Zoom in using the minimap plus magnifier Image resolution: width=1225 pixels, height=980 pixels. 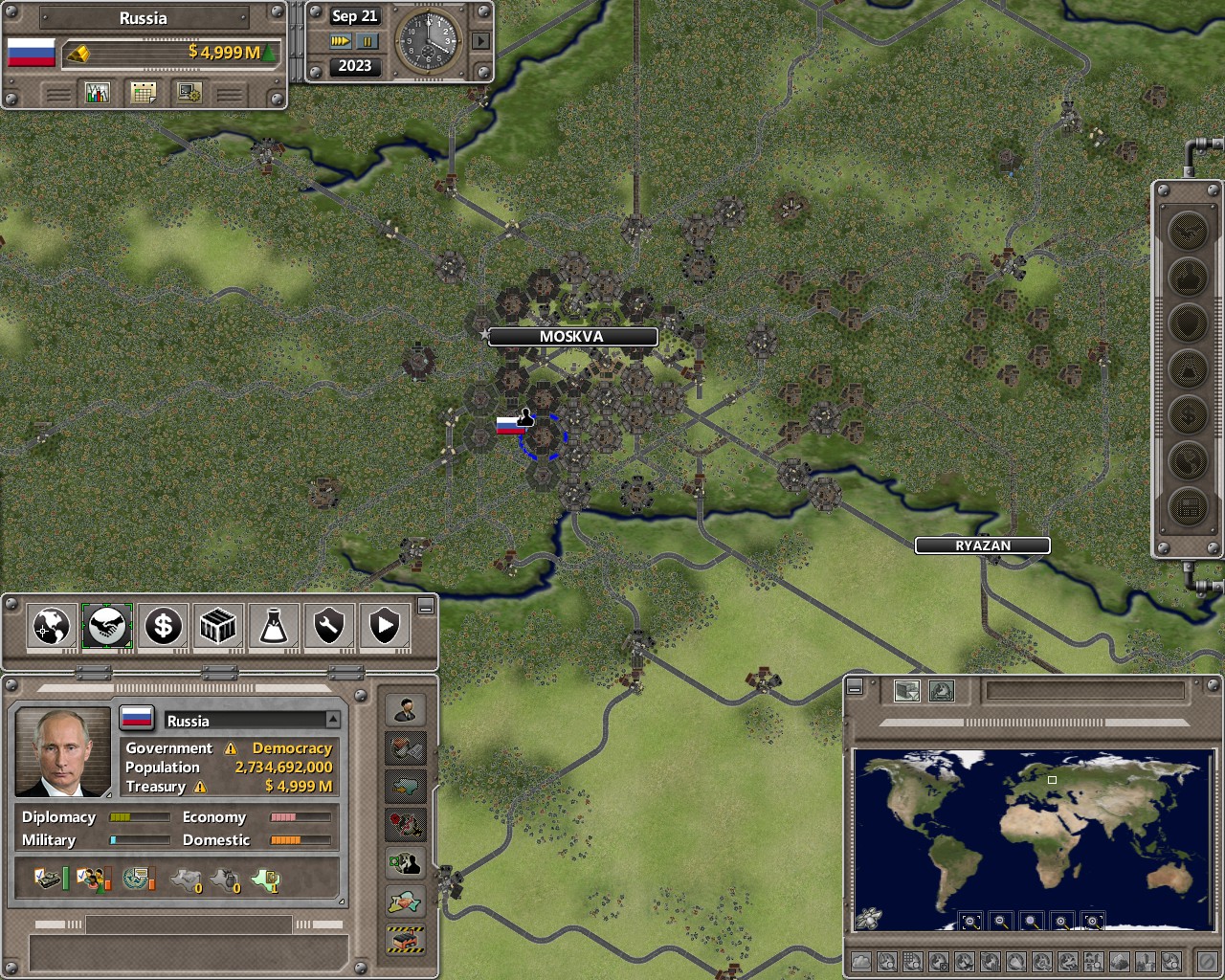pyautogui.click(x=1061, y=921)
